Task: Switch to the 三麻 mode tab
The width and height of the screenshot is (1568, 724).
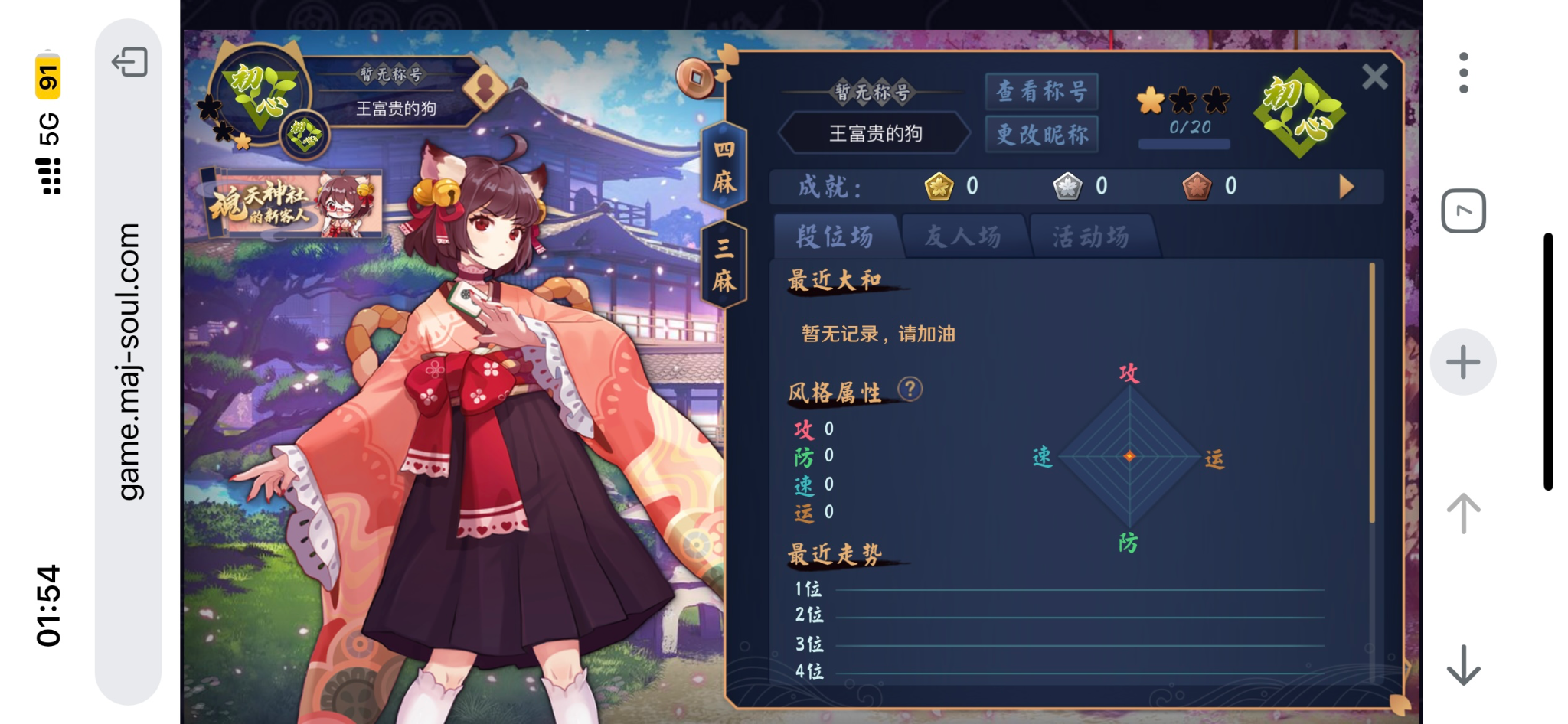Action: coord(724,265)
